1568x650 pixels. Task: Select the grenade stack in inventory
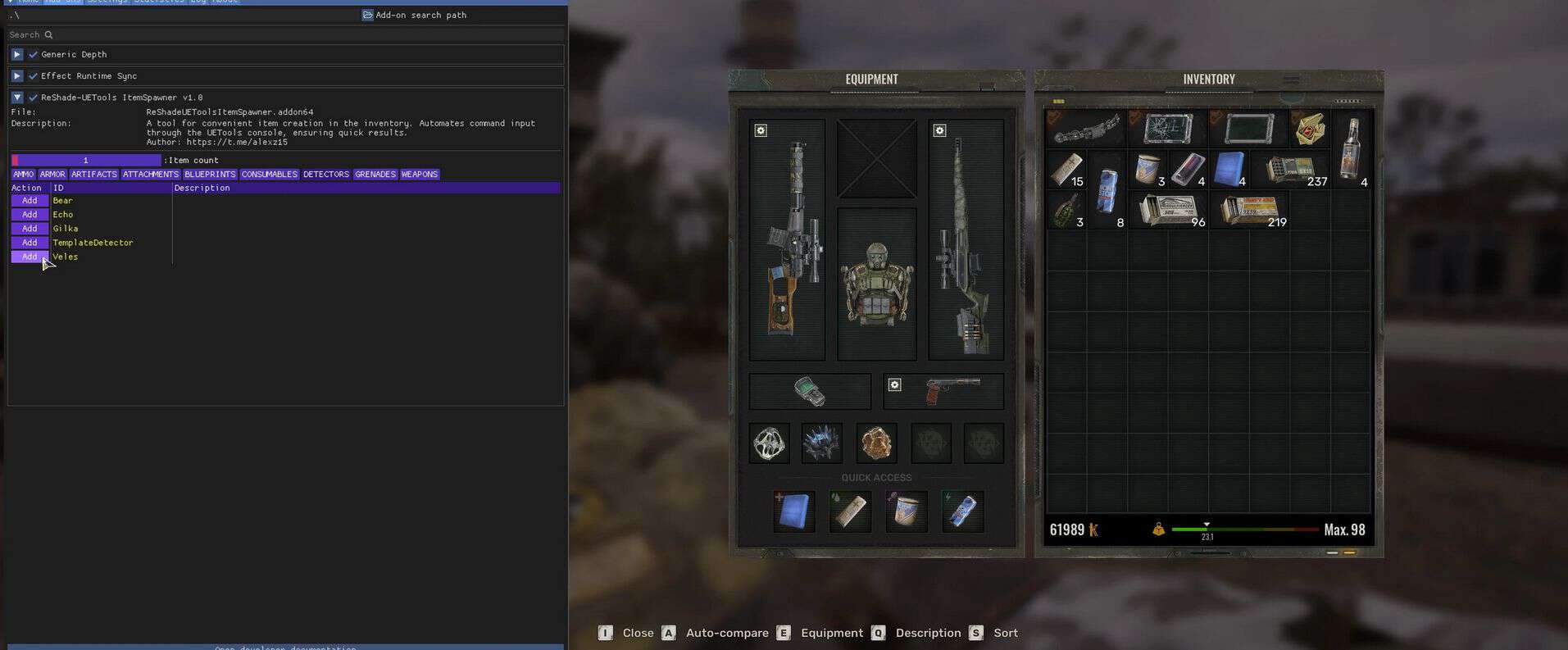coord(1066,209)
